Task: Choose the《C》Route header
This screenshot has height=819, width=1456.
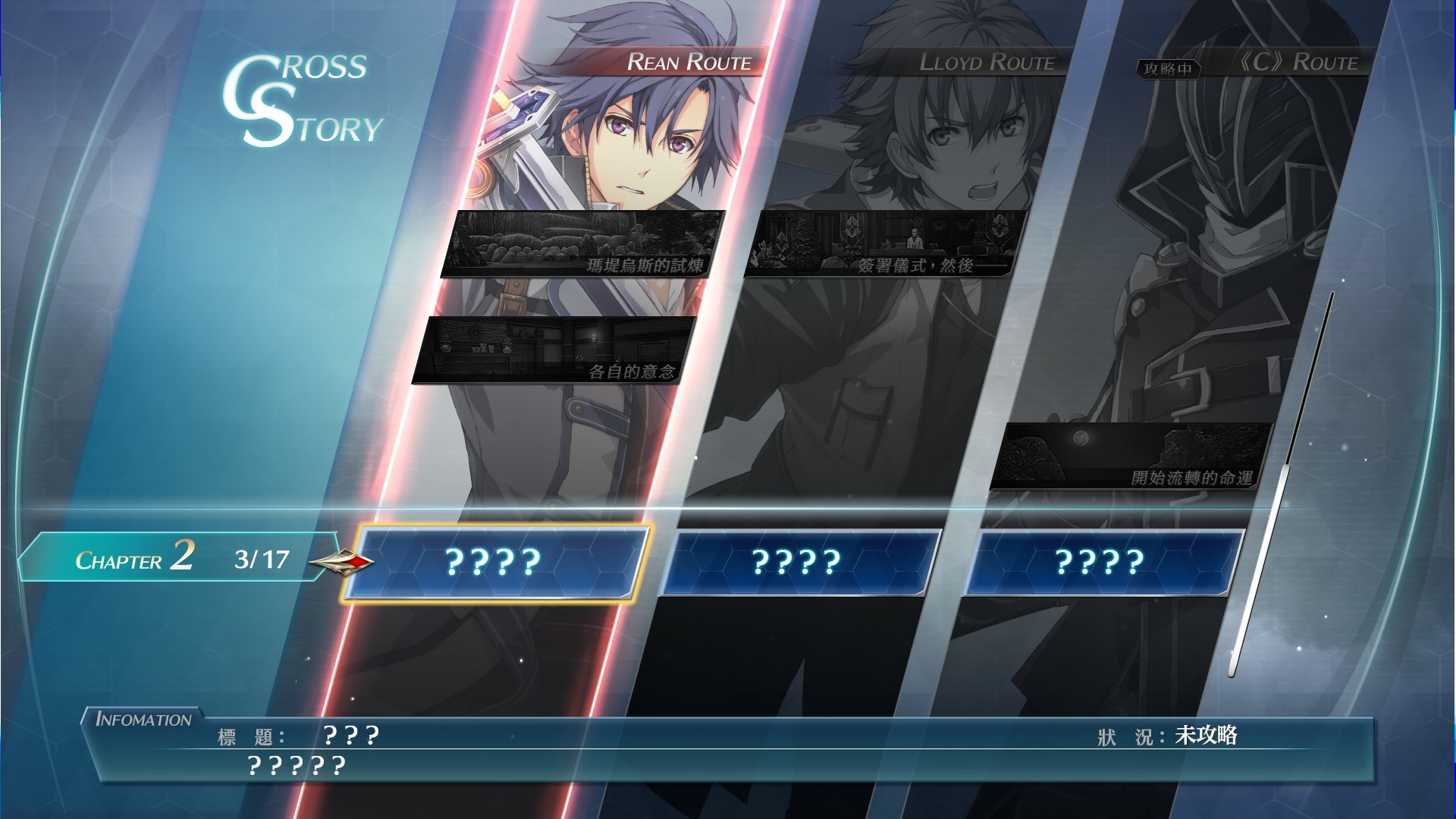Action: point(1298,62)
